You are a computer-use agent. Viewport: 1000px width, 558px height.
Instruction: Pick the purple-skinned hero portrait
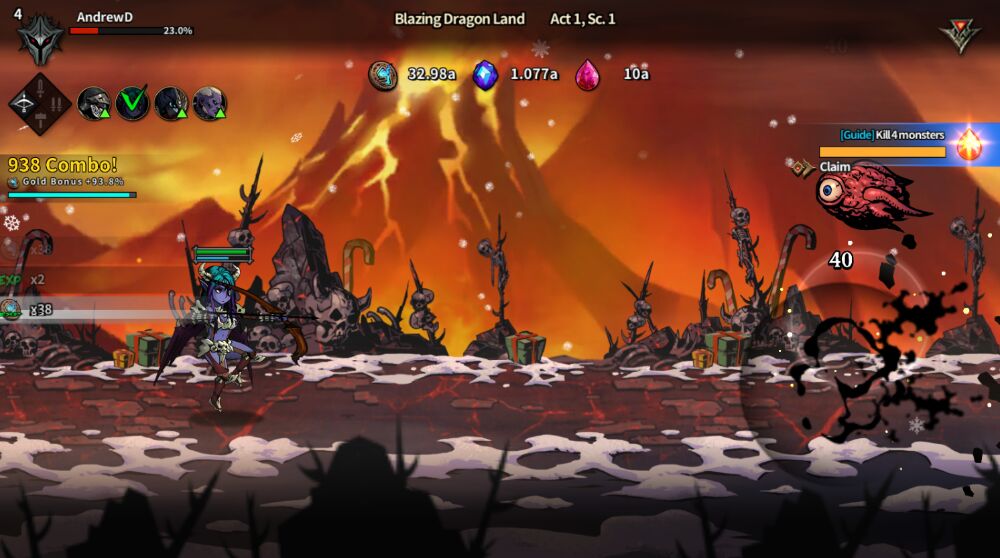(x=209, y=103)
